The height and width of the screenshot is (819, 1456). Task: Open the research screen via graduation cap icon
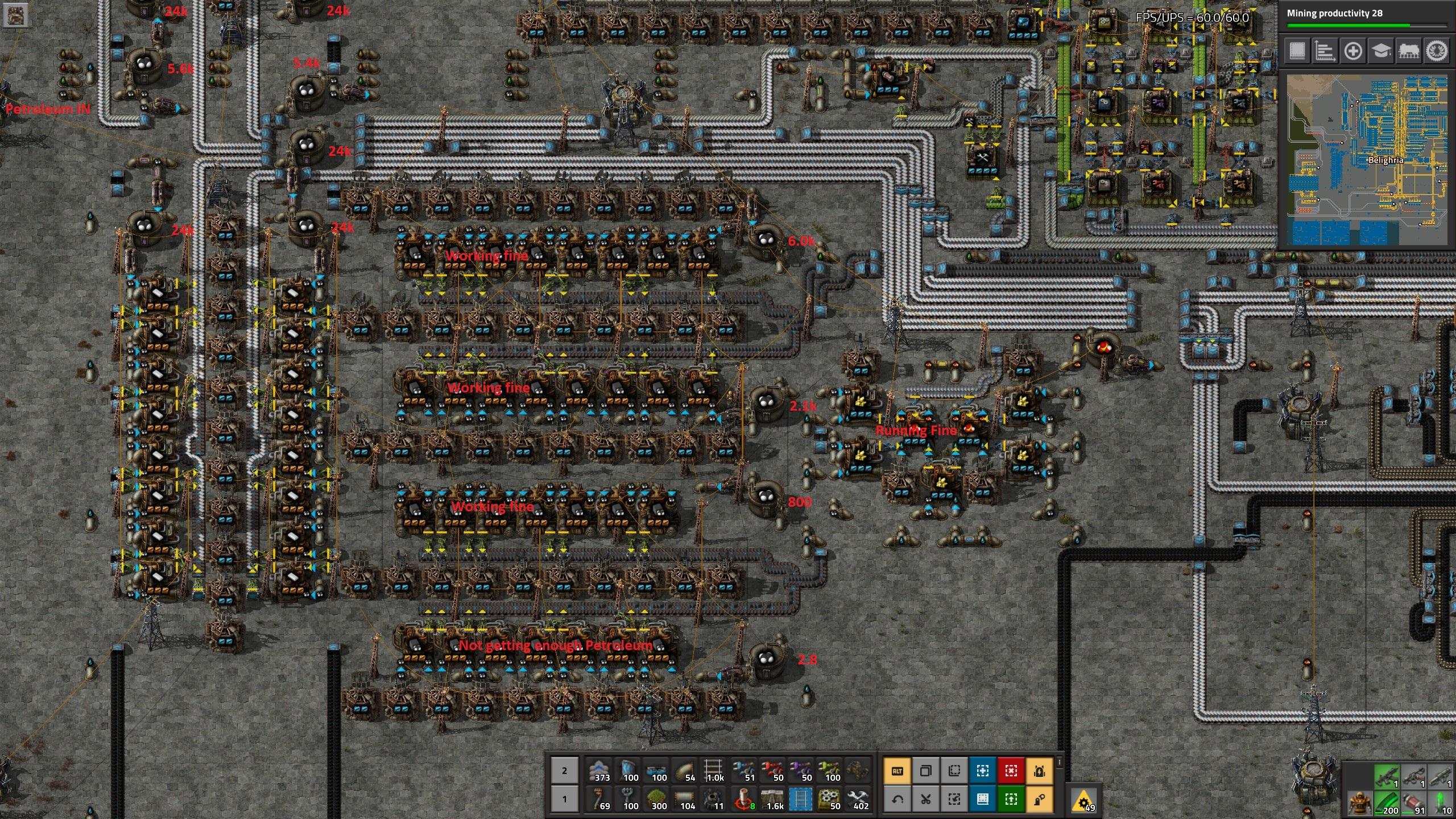[1380, 51]
